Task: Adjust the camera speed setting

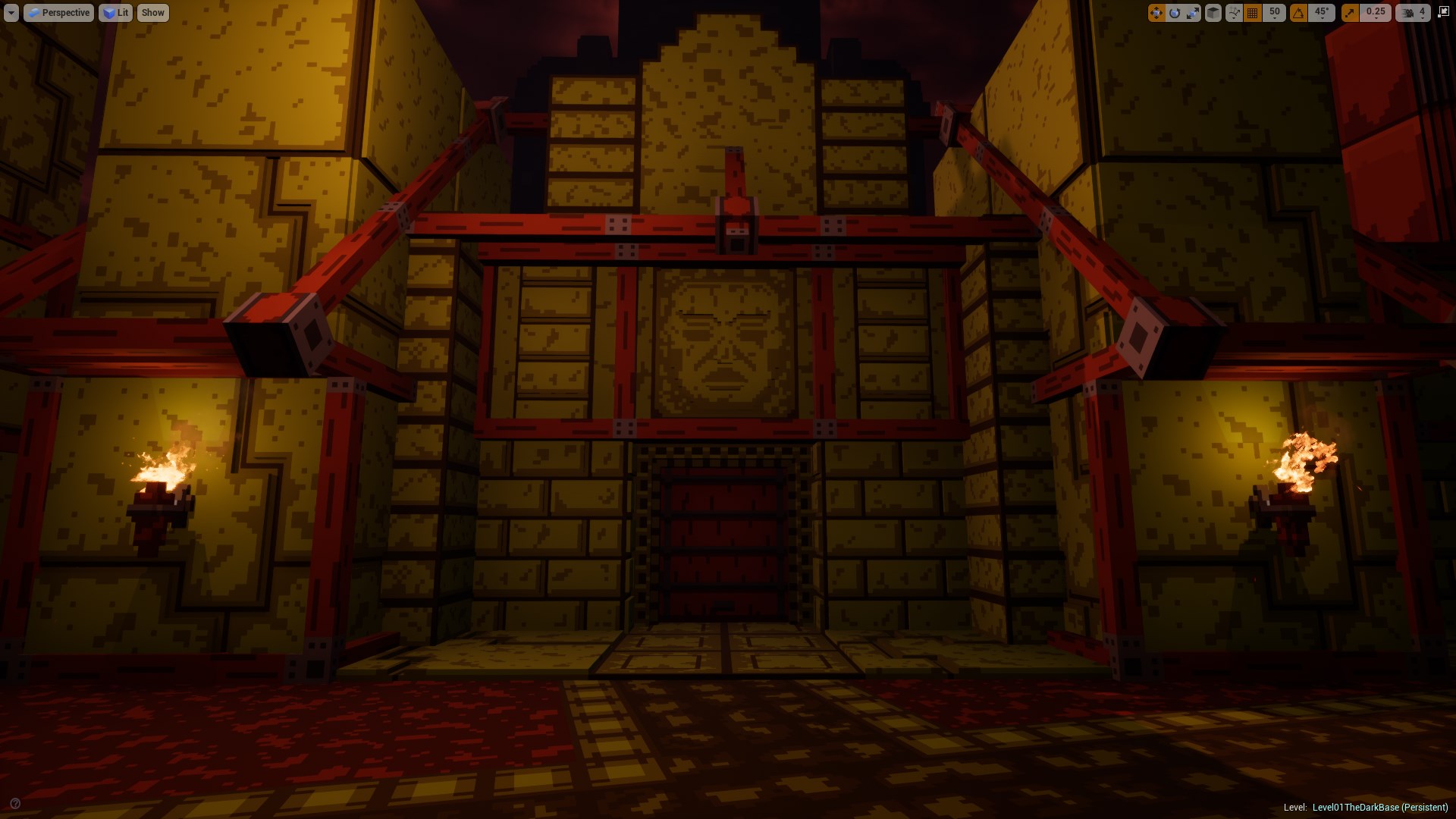Action: 1413,13
